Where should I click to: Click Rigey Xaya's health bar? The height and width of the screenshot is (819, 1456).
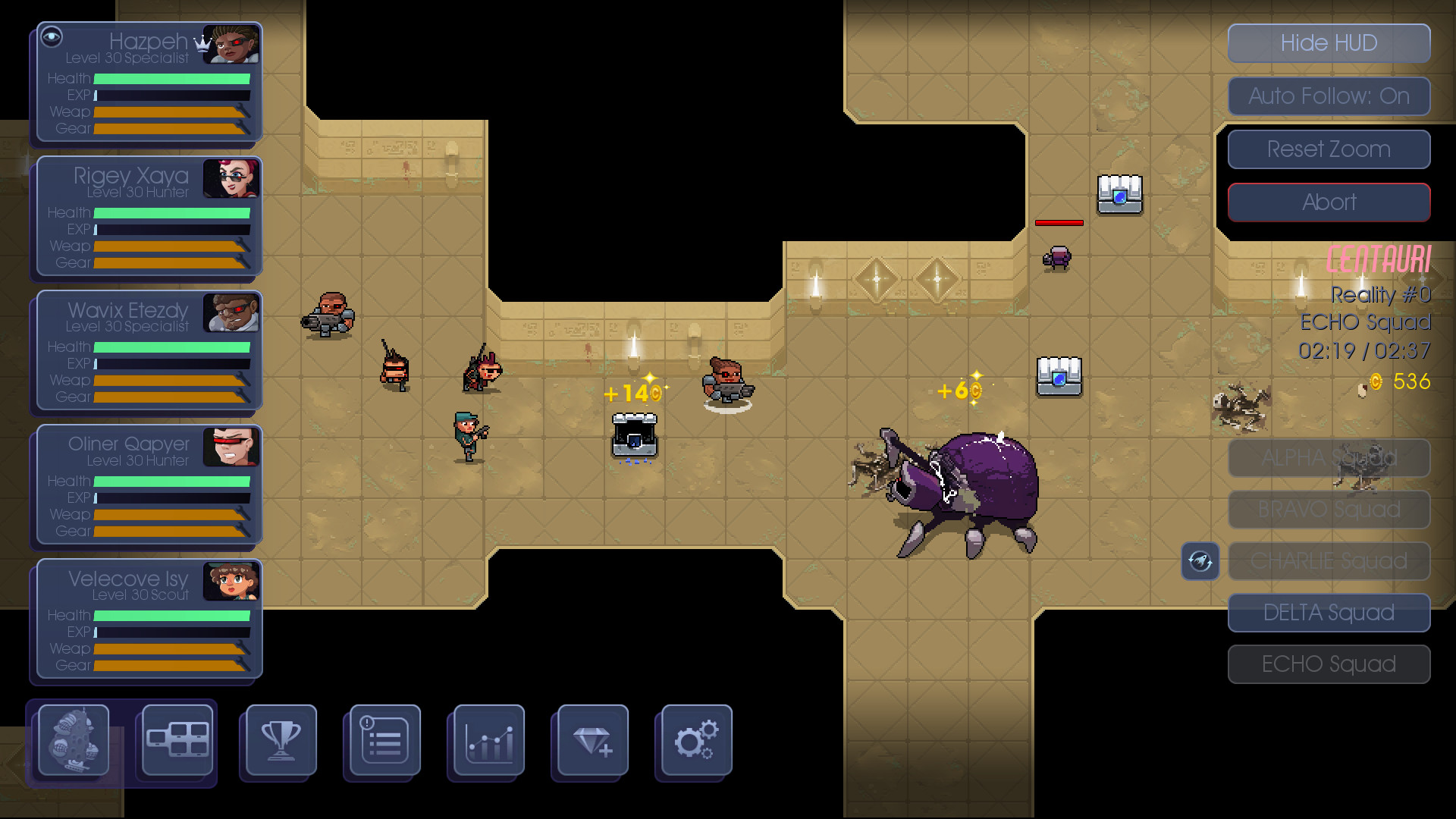[173, 213]
